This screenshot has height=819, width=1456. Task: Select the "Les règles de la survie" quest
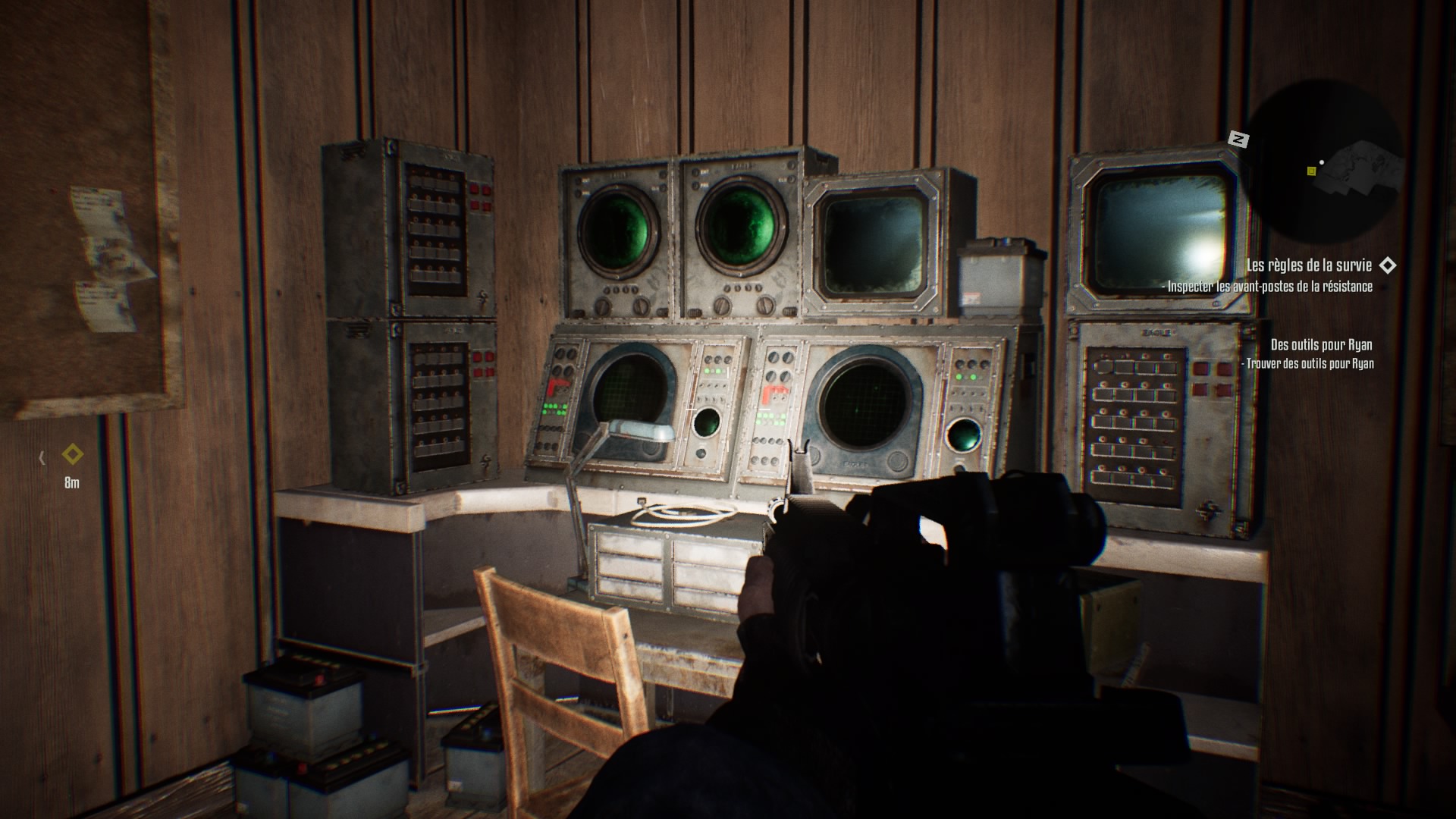click(x=1308, y=265)
